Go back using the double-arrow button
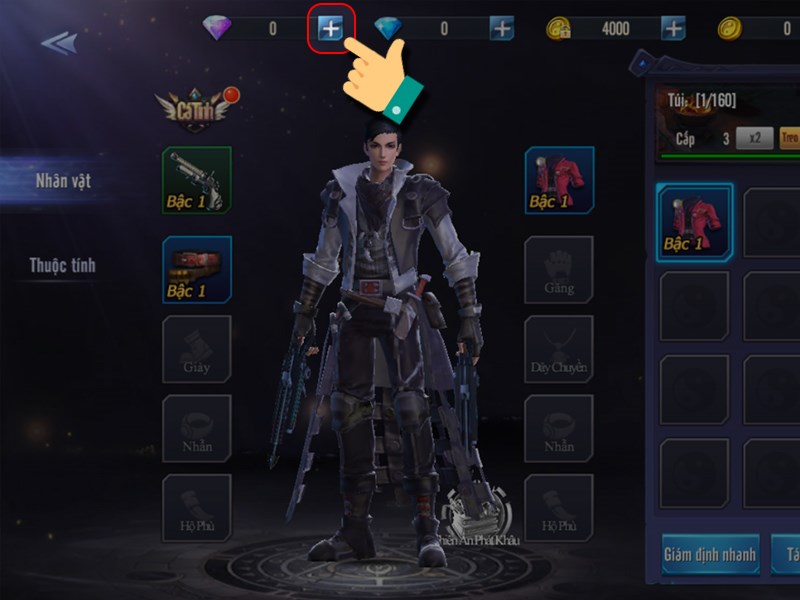Screen dimensions: 800x600 point(59,43)
